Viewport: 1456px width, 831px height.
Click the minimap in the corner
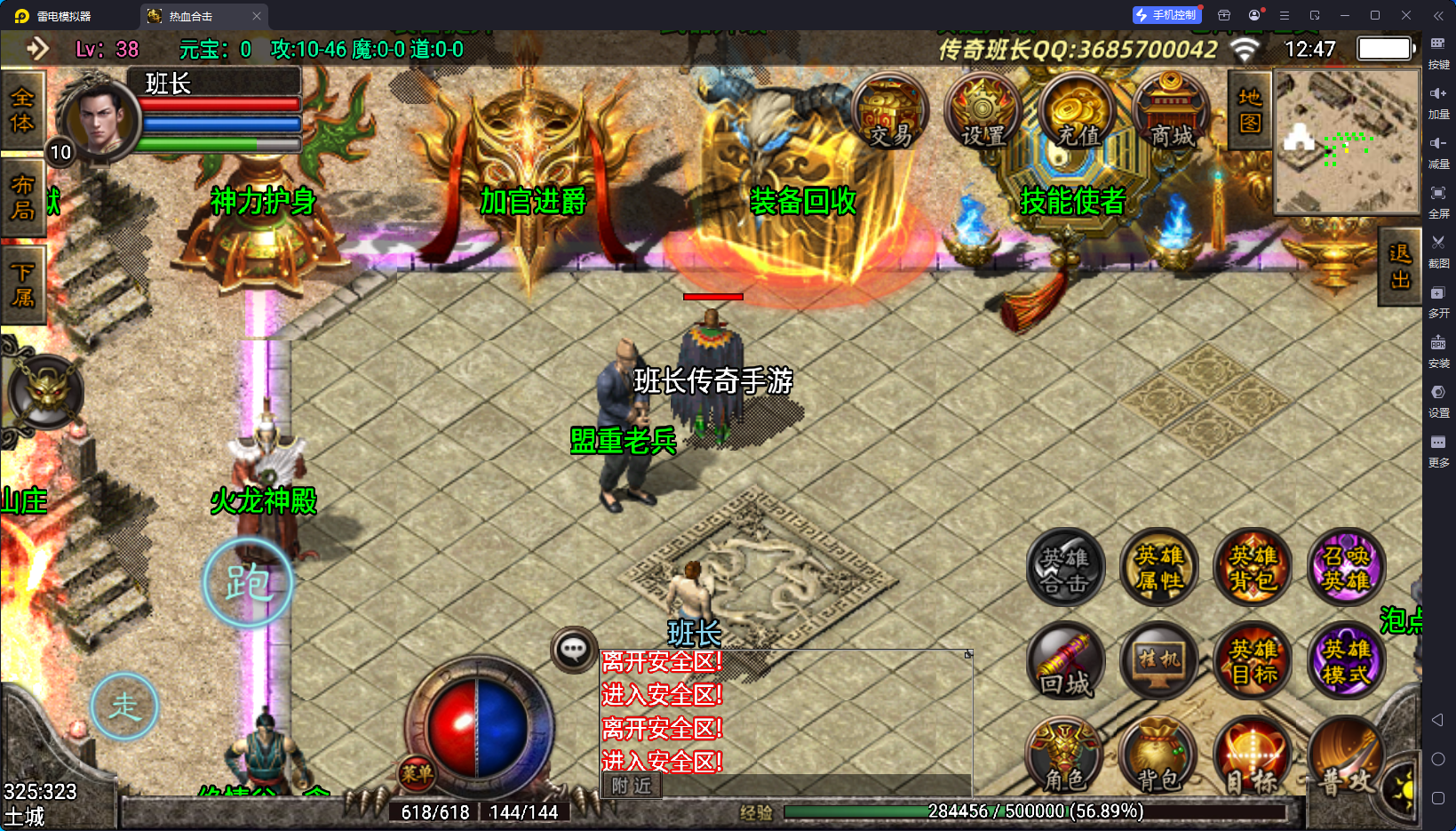(1347, 142)
